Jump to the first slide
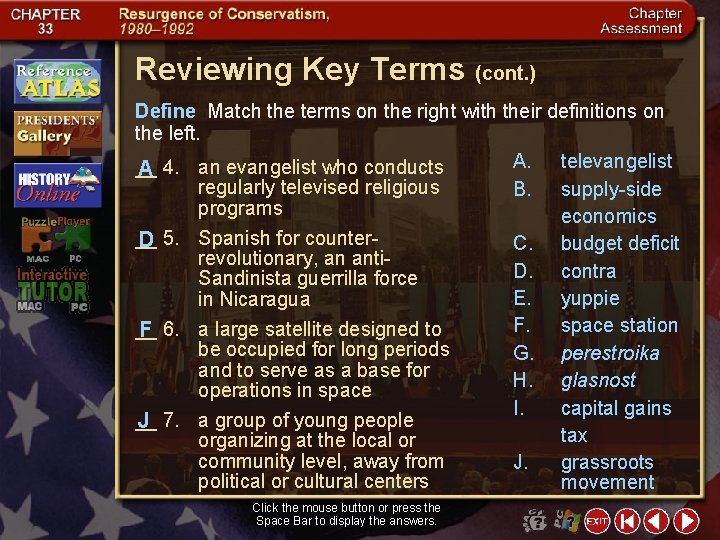 627,521
